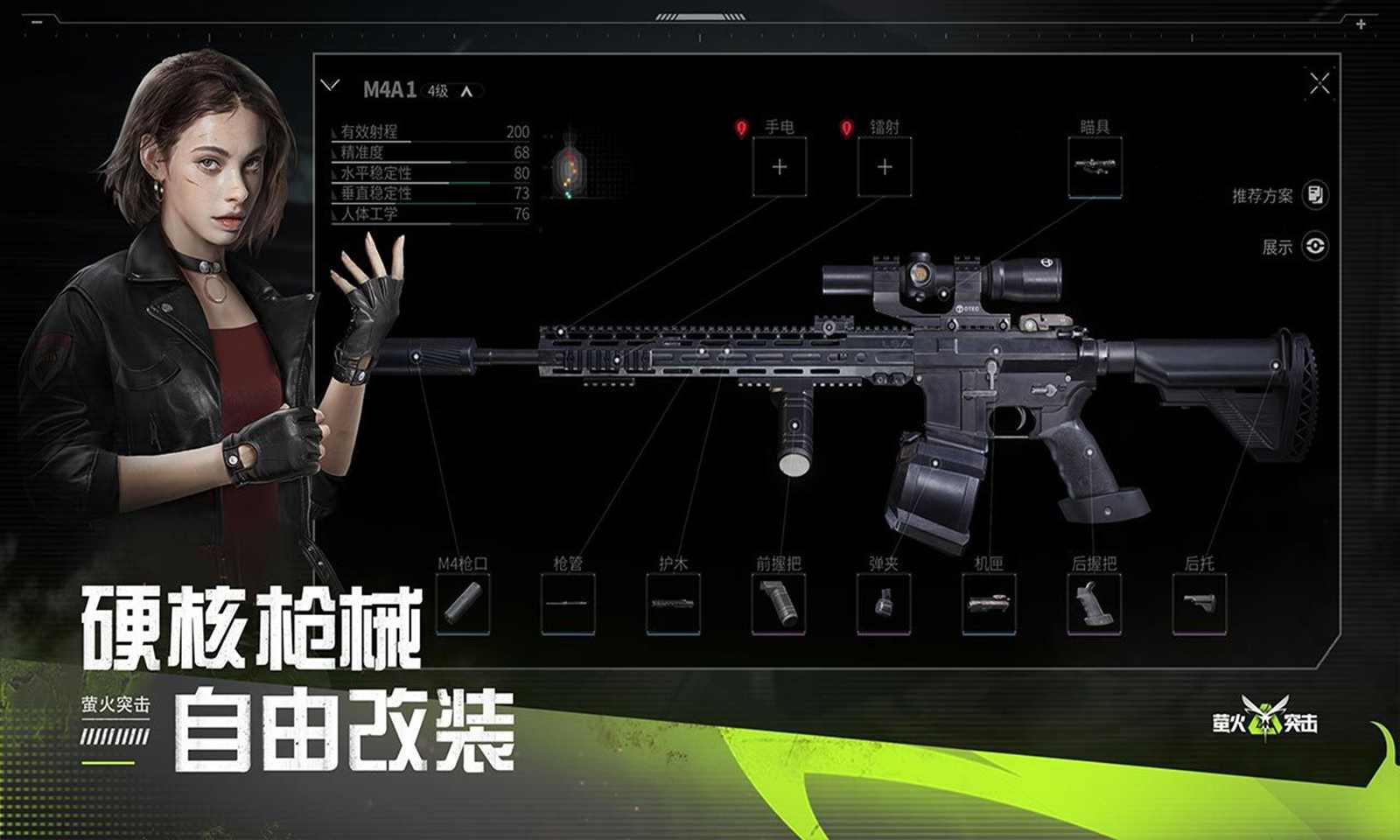The height and width of the screenshot is (840, 1400).
Task: Open the 镭射 laser empty slot
Action: pyautogui.click(x=885, y=165)
